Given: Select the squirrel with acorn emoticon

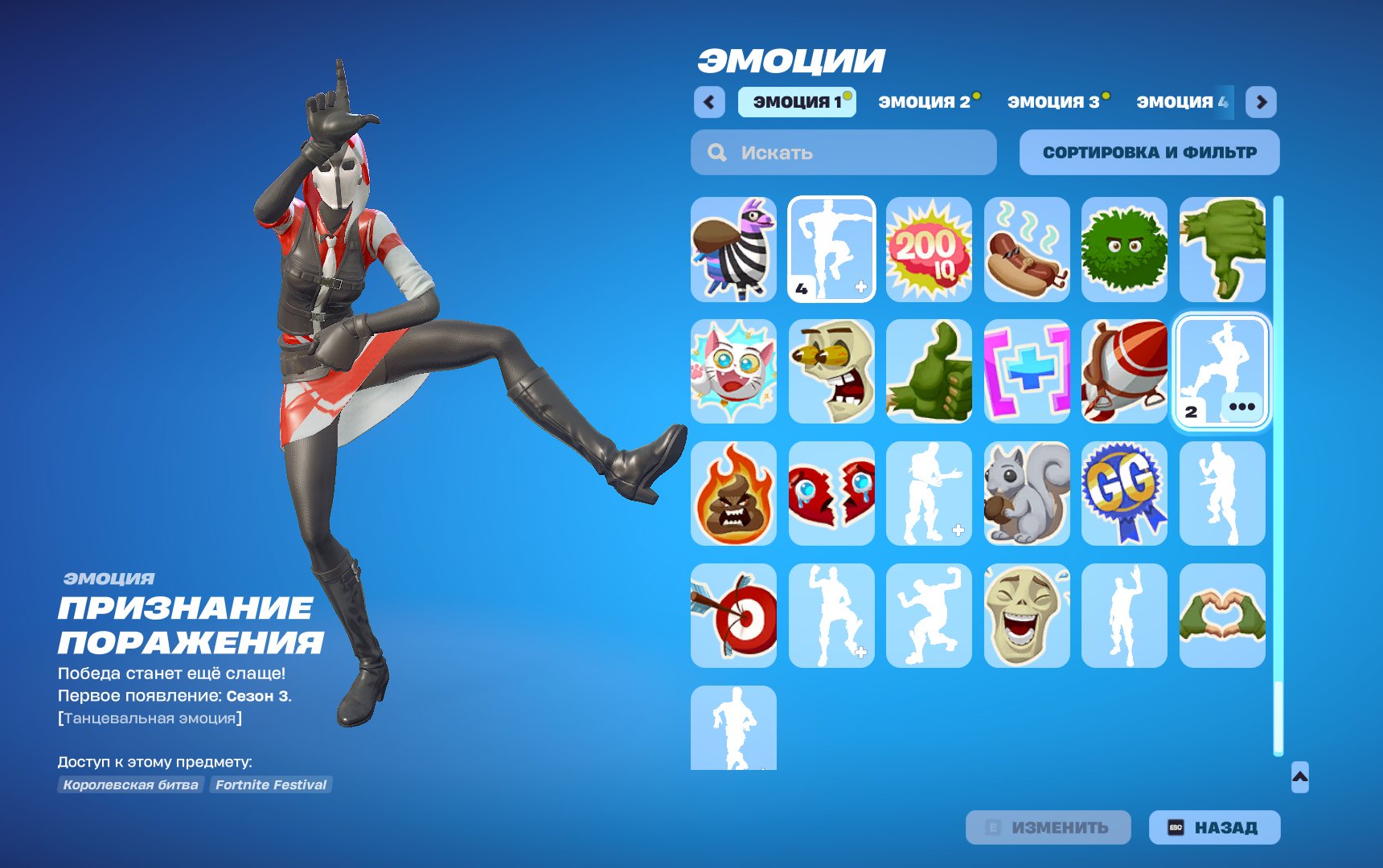Looking at the screenshot, I should (1027, 493).
